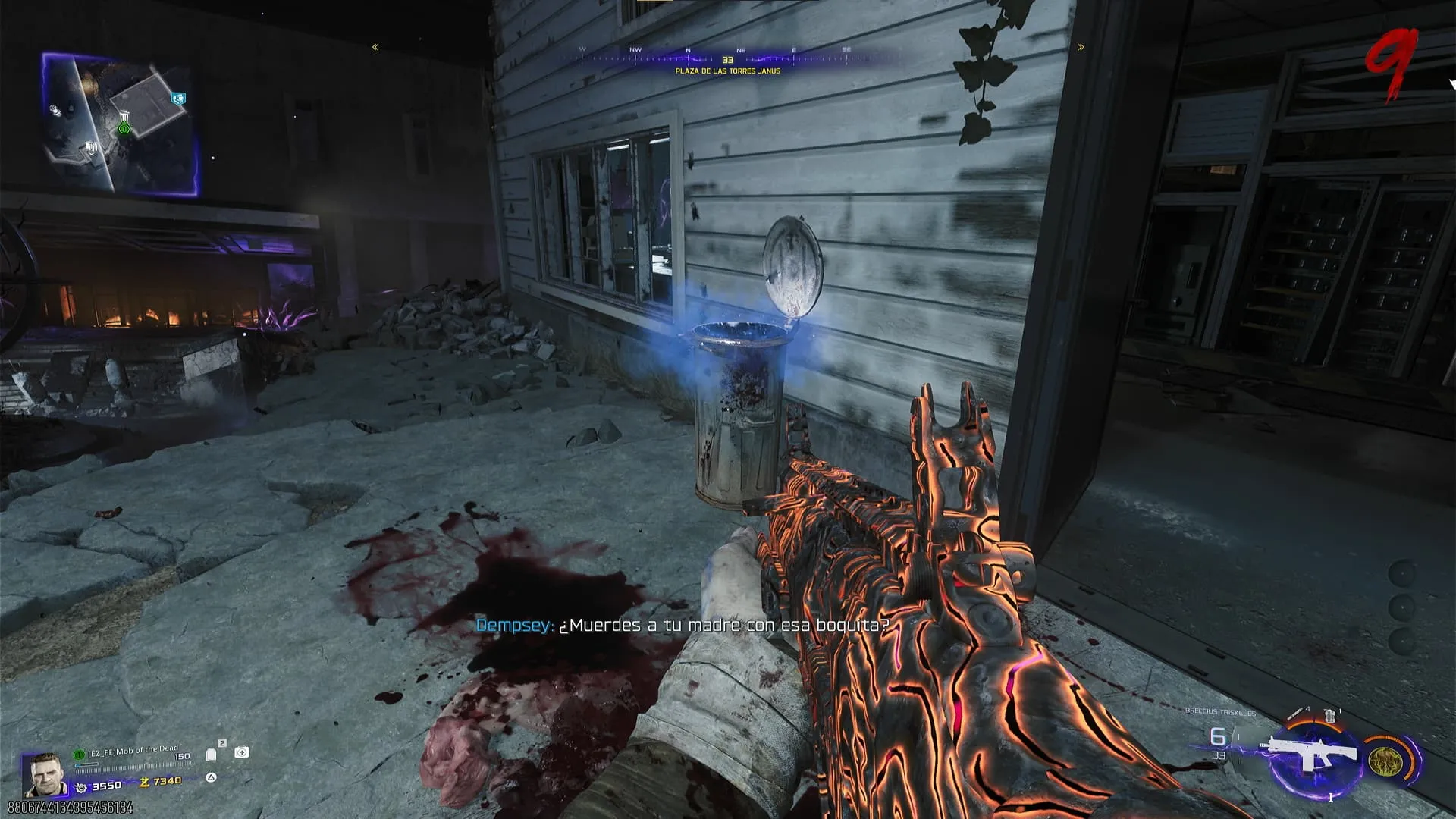Click the yellow essence currency icon
This screenshot has height=819, width=1456.
(x=144, y=782)
